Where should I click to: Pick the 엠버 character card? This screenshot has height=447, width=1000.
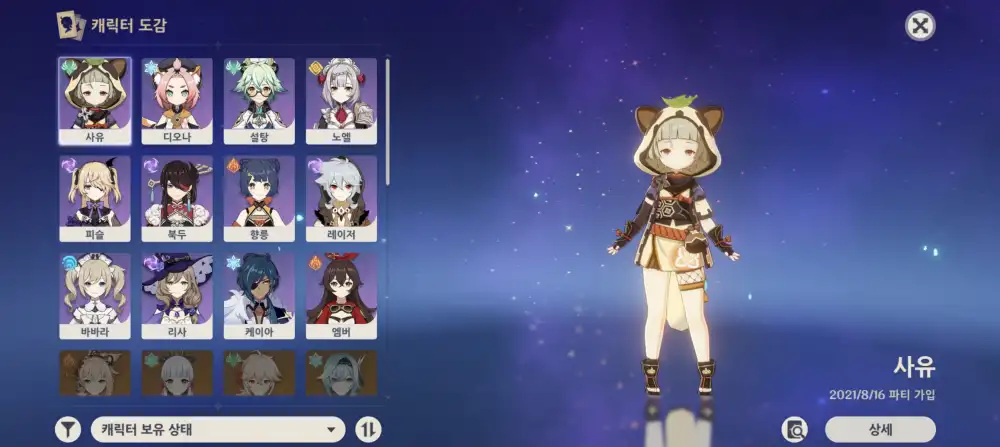tap(341, 295)
